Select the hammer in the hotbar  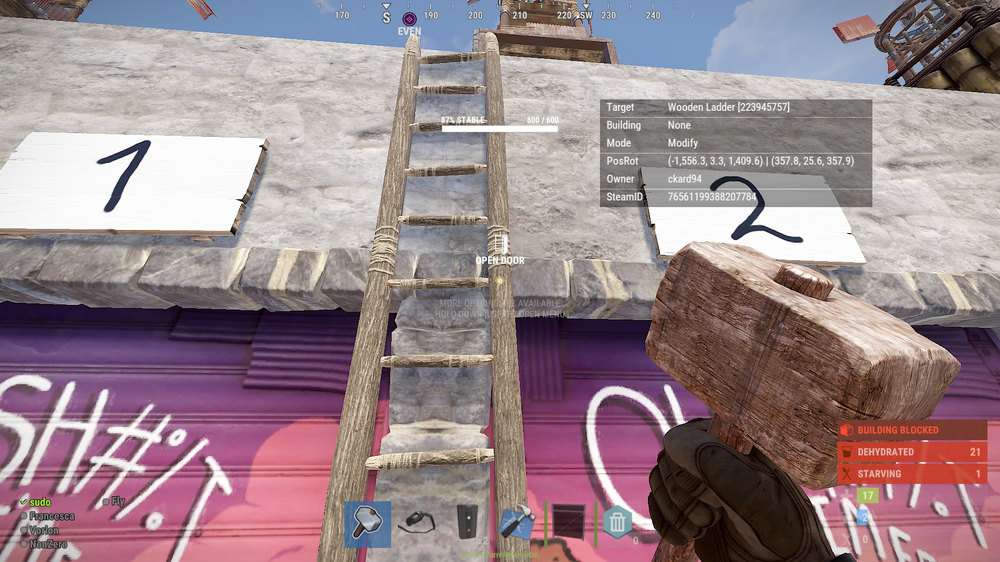pos(367,524)
